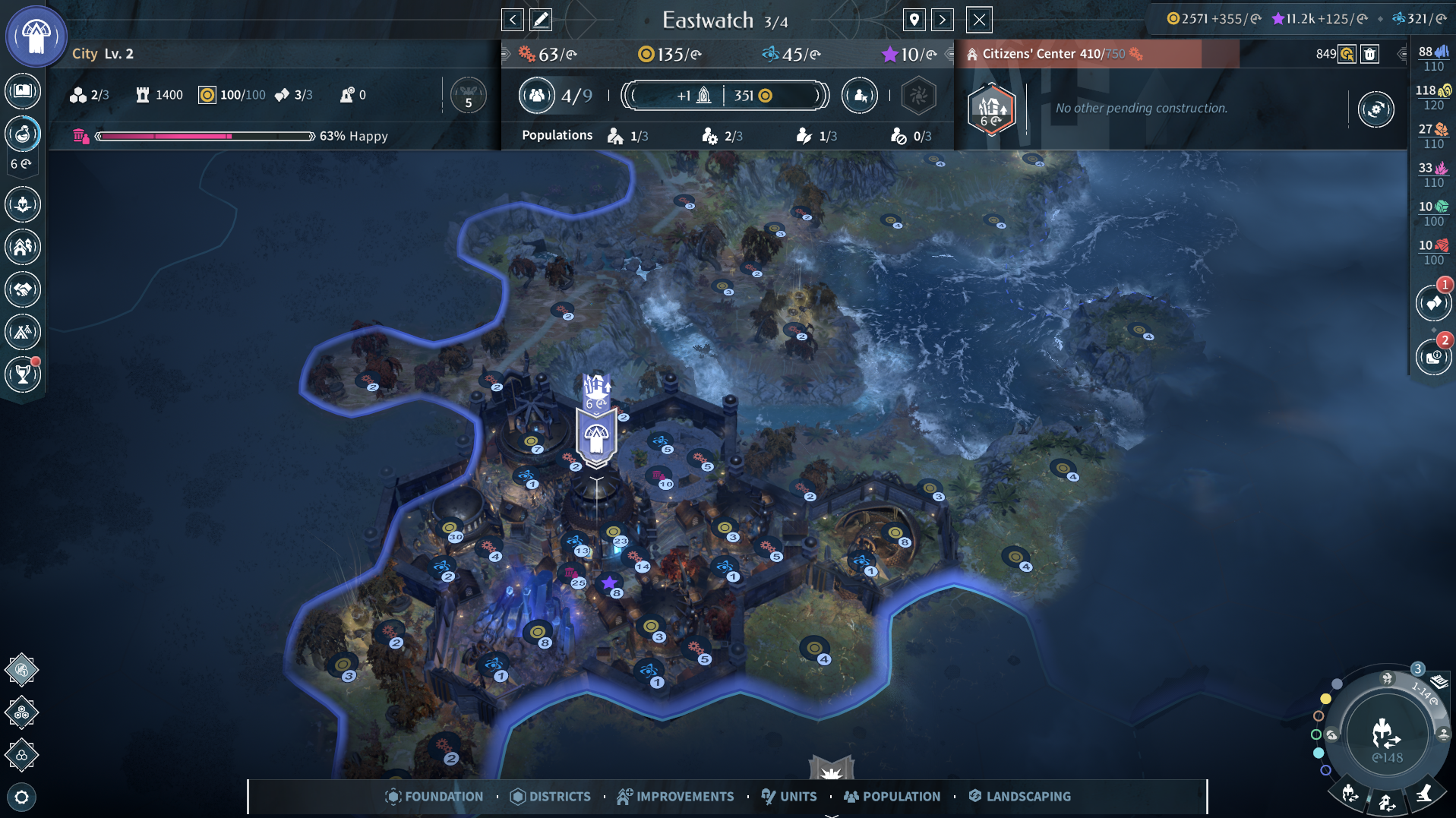Center the view using the location pin
The width and height of the screenshot is (1456, 818).
[914, 20]
